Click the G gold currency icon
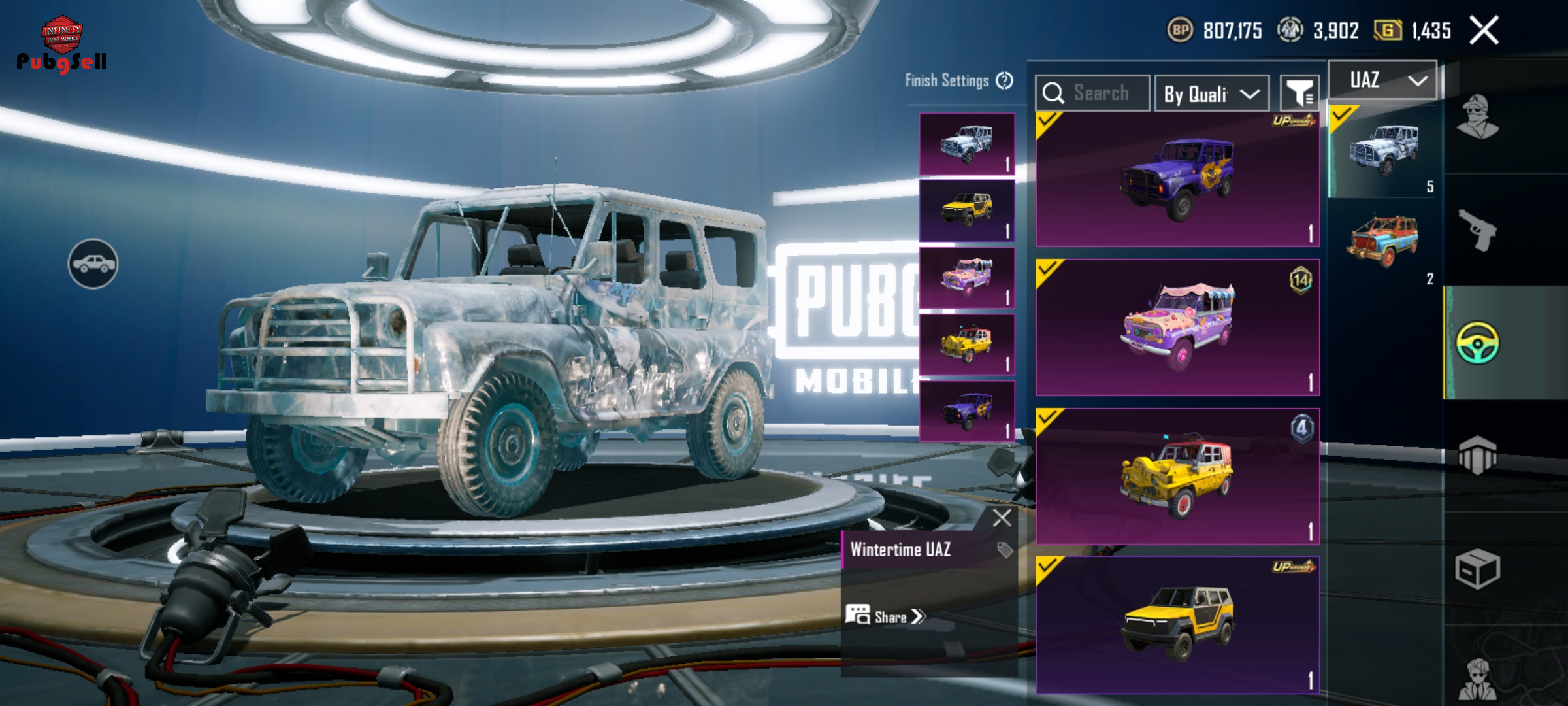Image resolution: width=1568 pixels, height=706 pixels. pos(1388,30)
